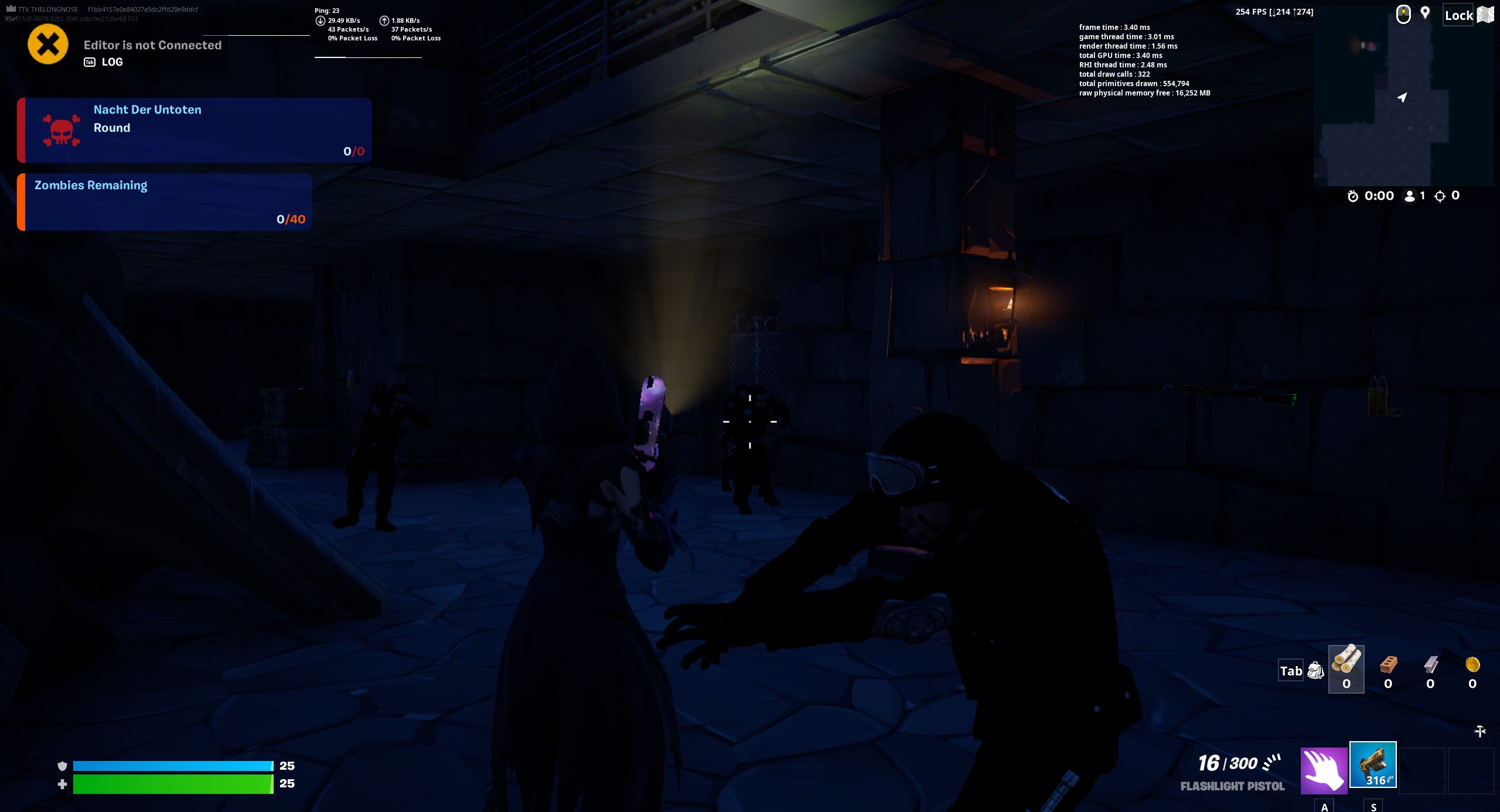Select the purple hand slot in hotbar
This screenshot has width=1500, height=812.
click(1323, 770)
